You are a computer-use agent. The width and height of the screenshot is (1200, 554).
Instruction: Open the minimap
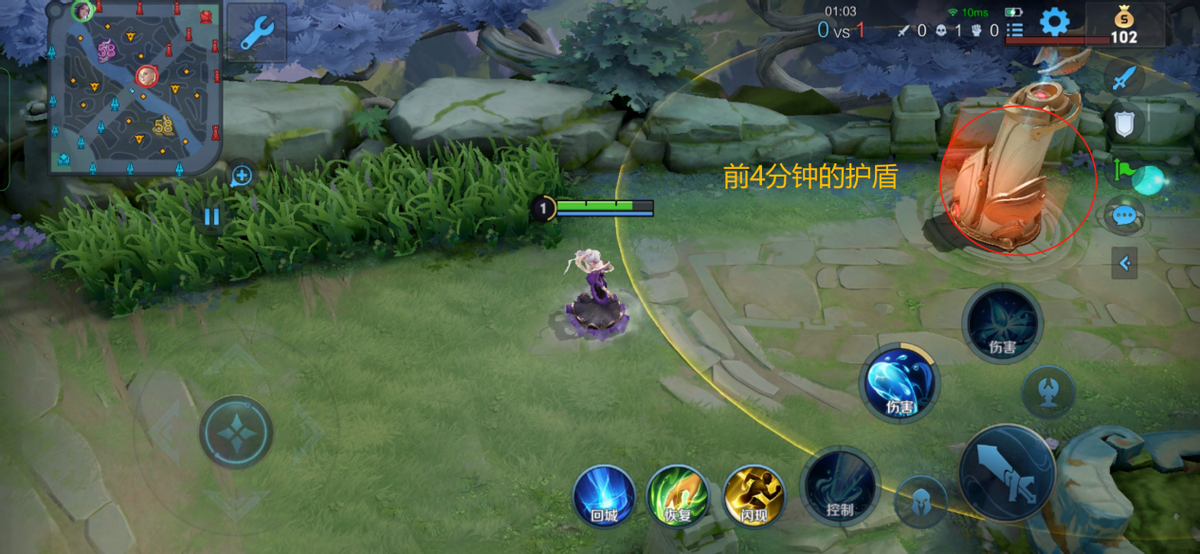(x=134, y=87)
